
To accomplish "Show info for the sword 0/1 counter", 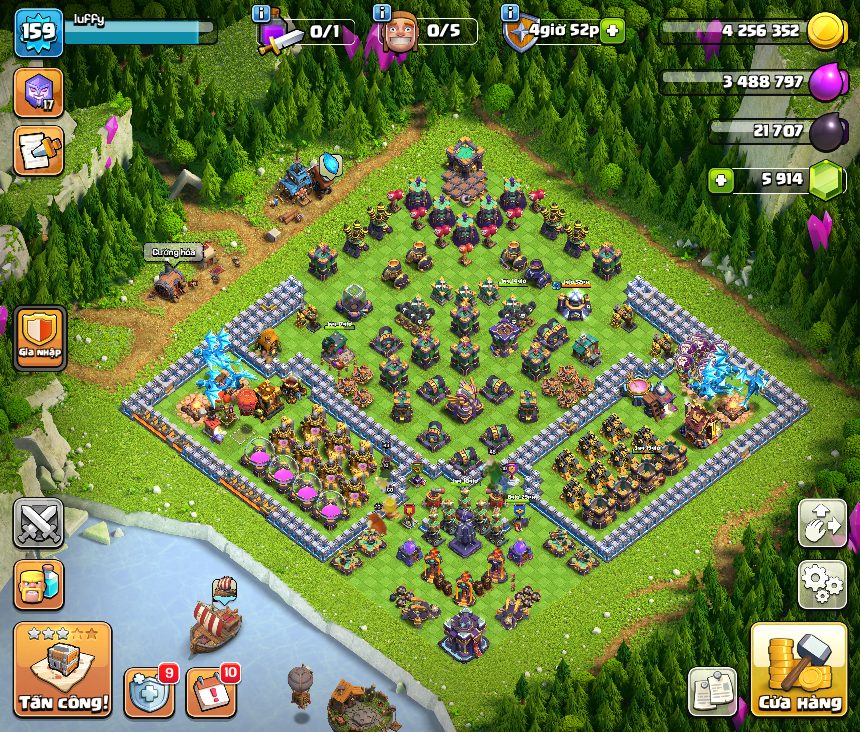I will [262, 13].
